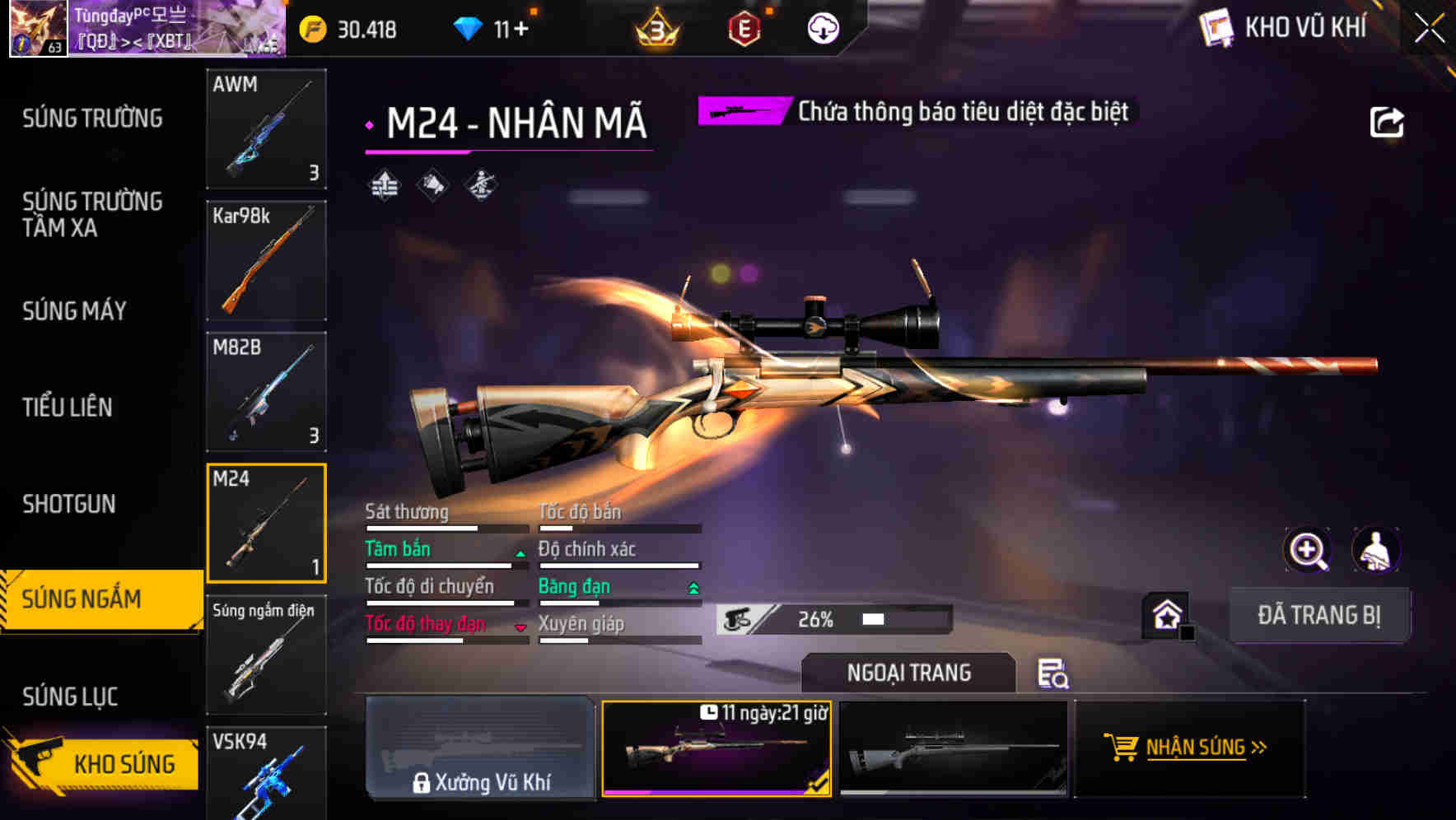Click the cloud download icon in the top bar
This screenshot has width=1456, height=820.
821,30
